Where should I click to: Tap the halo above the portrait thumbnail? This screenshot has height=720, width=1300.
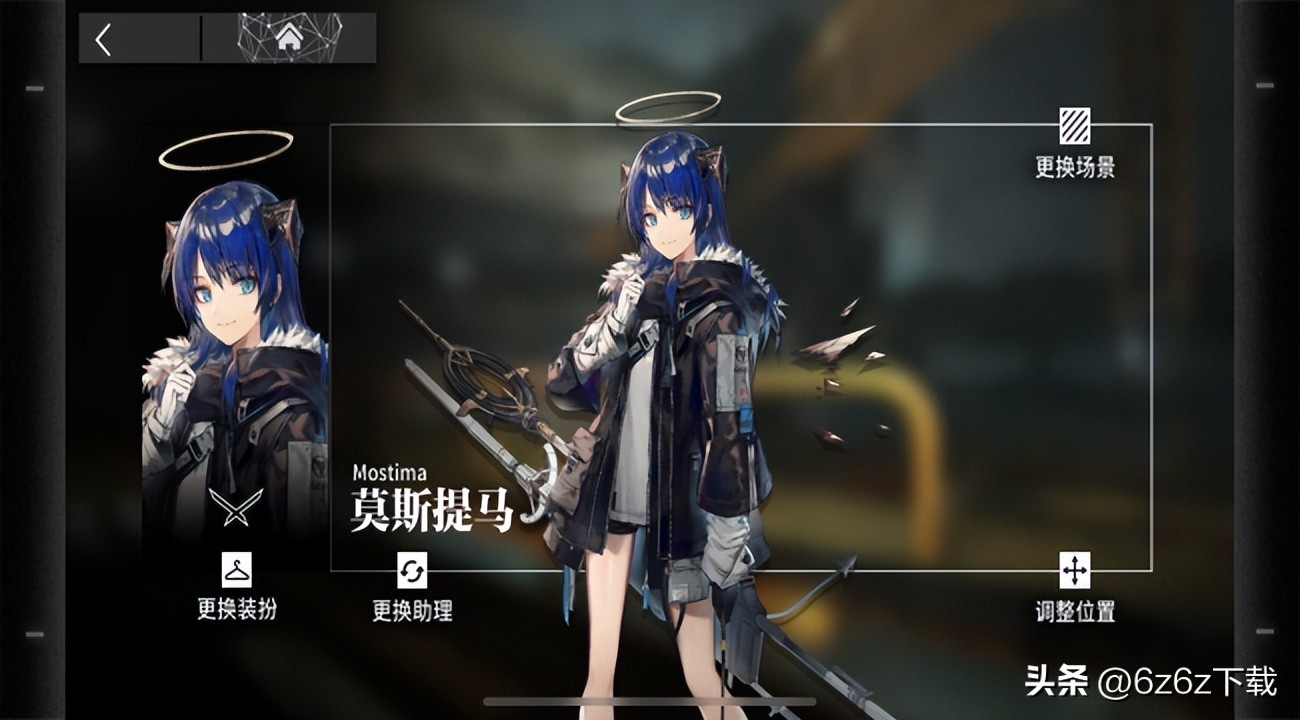point(222,150)
